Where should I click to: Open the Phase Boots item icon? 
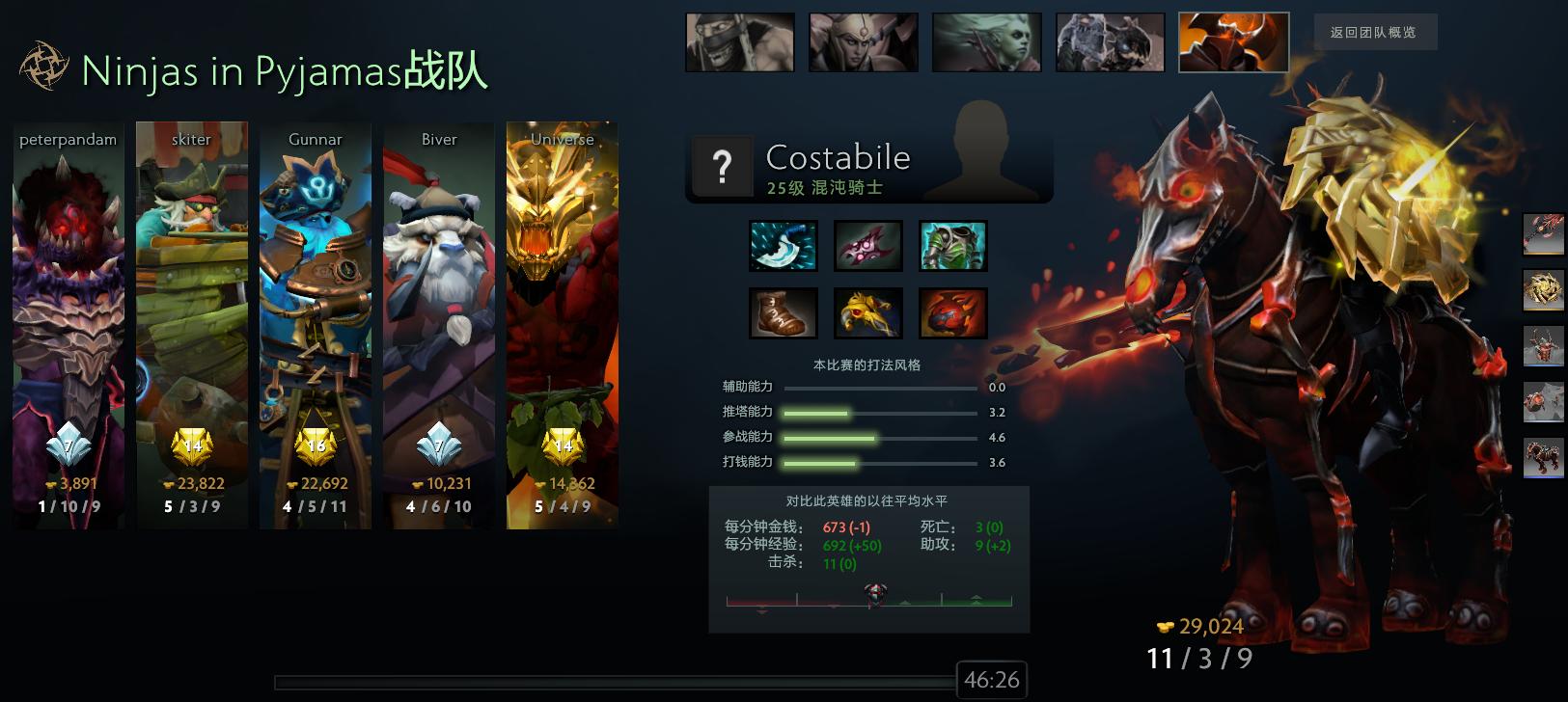click(x=784, y=312)
